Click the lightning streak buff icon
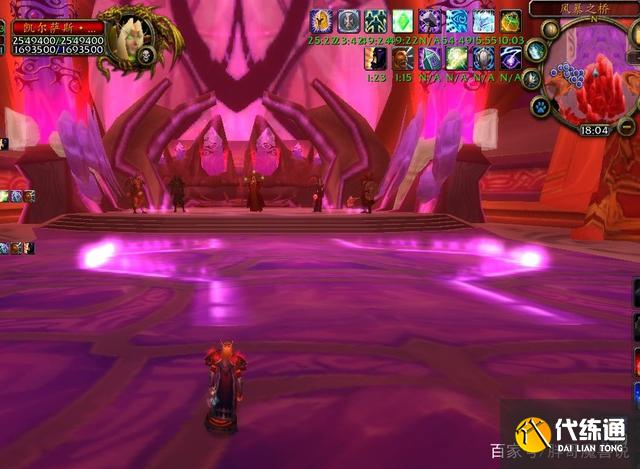Screen dimensions: 640x469 (x=510, y=58)
